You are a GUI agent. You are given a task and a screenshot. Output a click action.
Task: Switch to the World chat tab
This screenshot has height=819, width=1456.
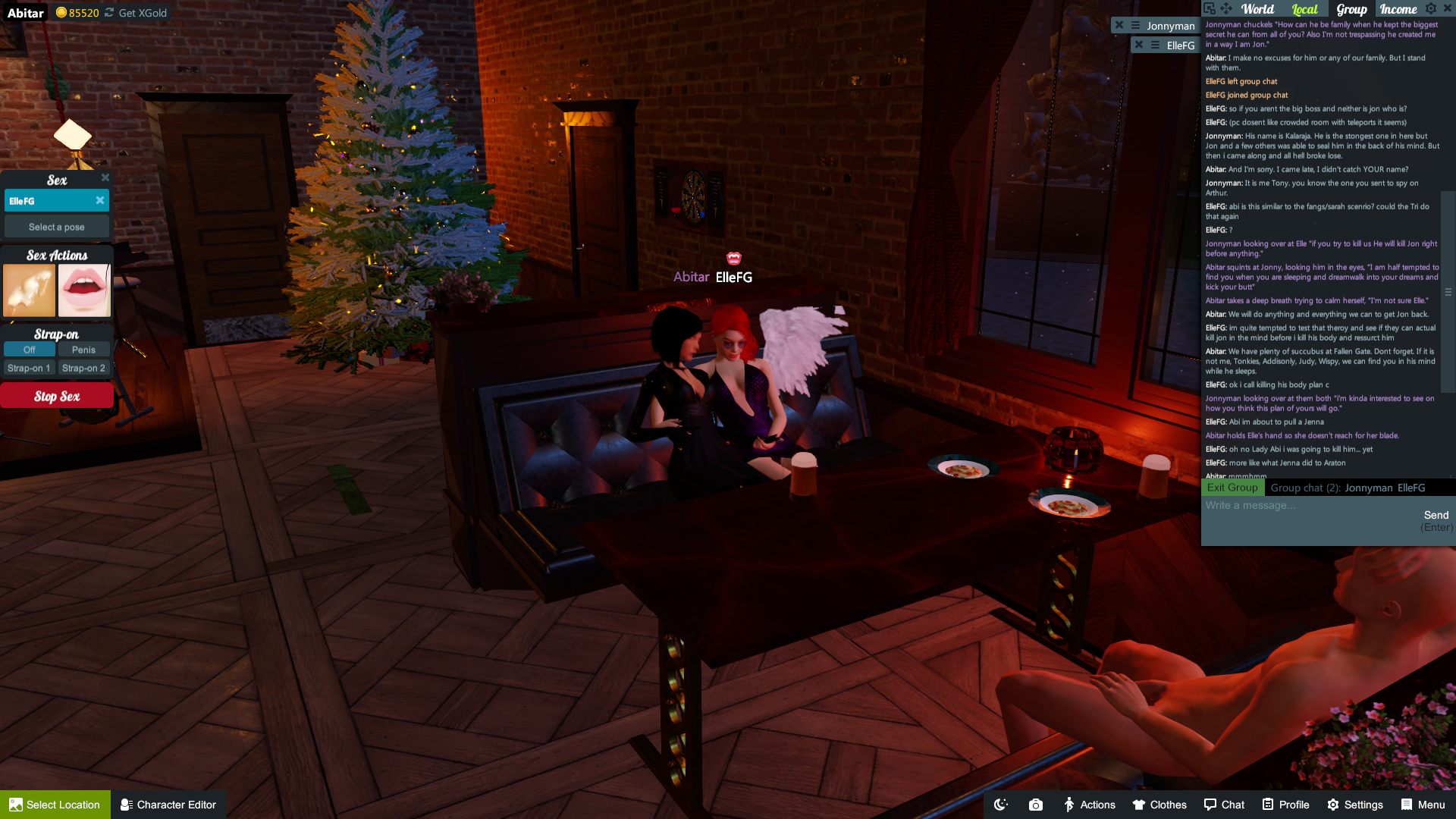(x=1257, y=9)
